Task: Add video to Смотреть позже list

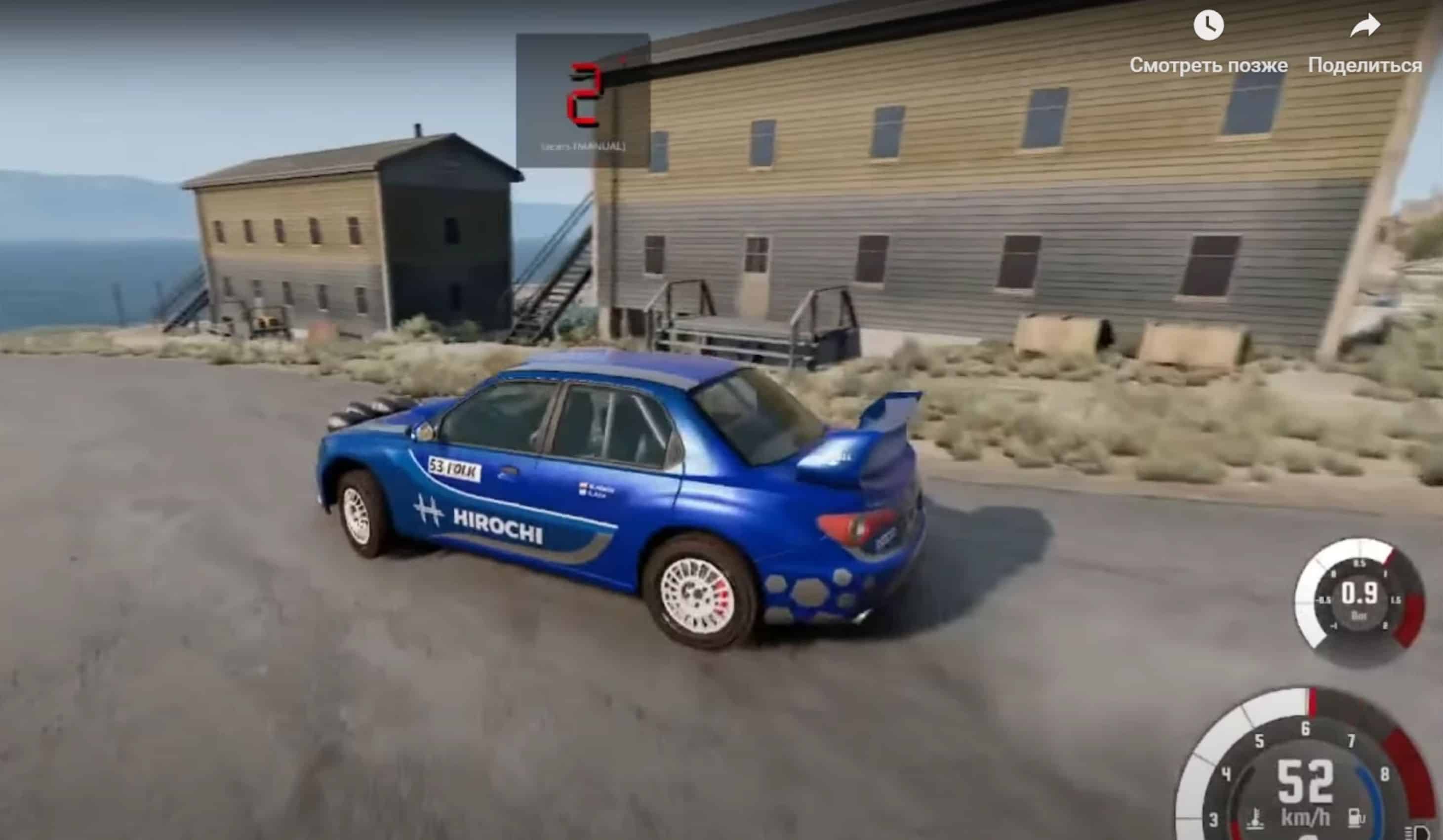Action: (x=1208, y=27)
